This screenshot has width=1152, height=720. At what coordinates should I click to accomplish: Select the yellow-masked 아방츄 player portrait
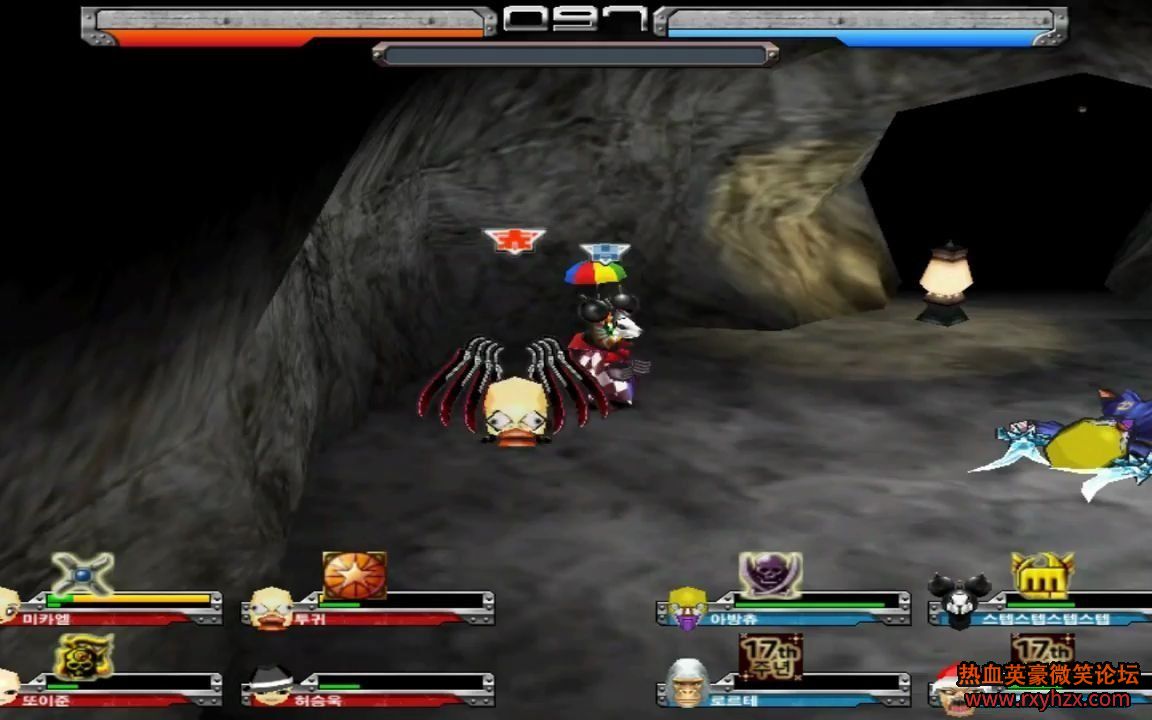tap(688, 607)
